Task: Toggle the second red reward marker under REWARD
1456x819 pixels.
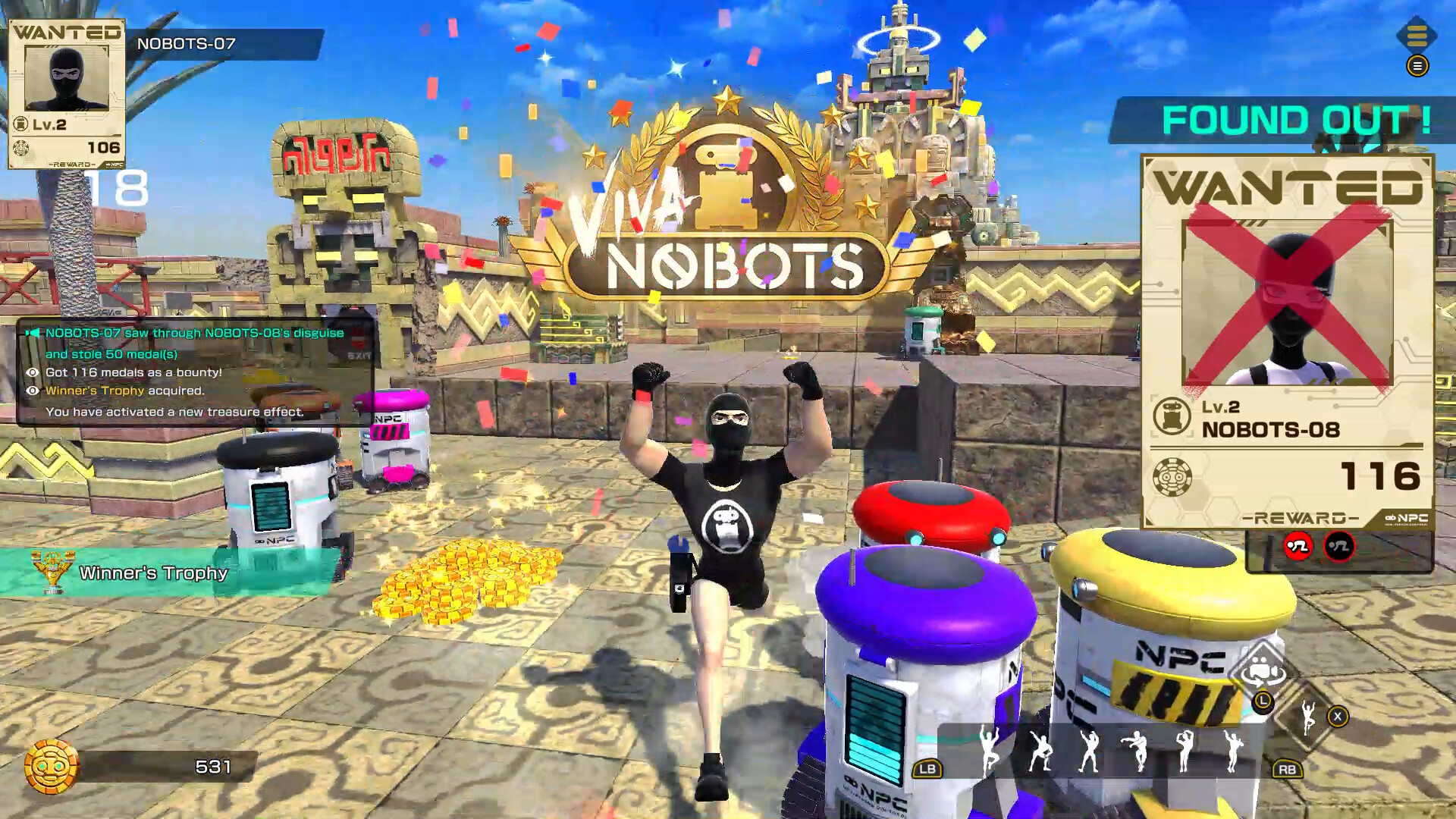Action: point(1339,546)
